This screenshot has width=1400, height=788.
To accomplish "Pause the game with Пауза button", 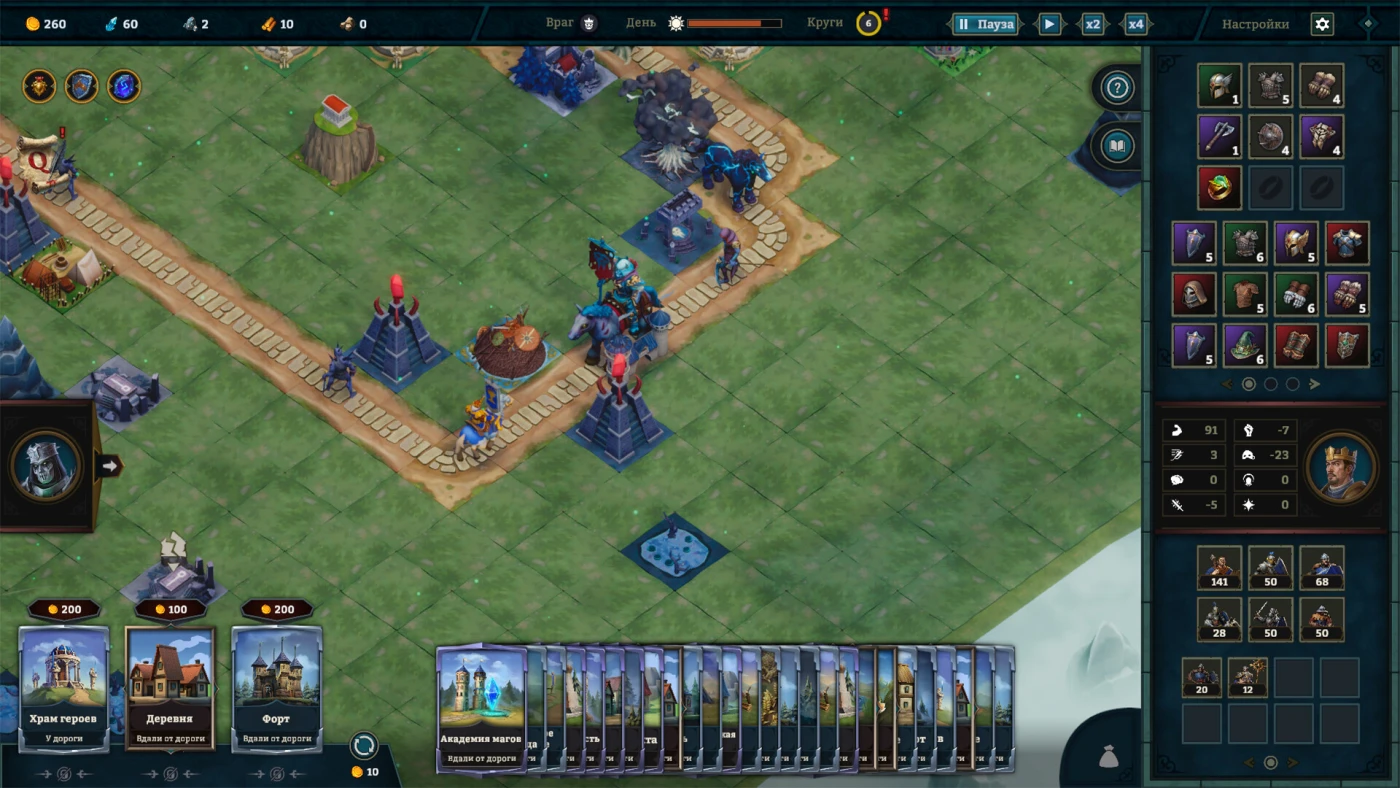I will [x=985, y=24].
